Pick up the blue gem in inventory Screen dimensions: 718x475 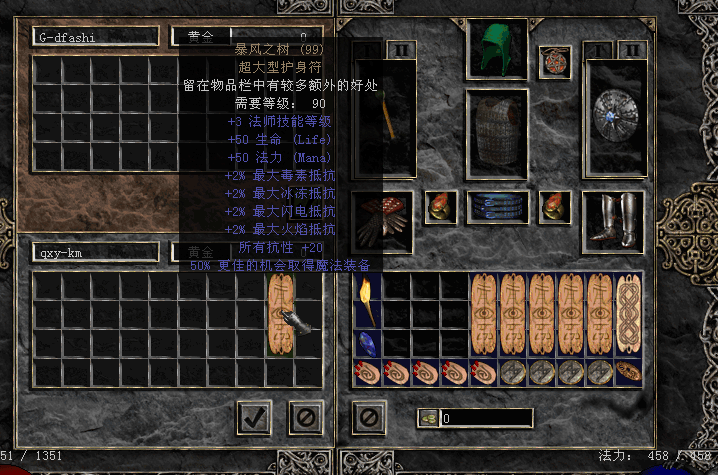[367, 343]
